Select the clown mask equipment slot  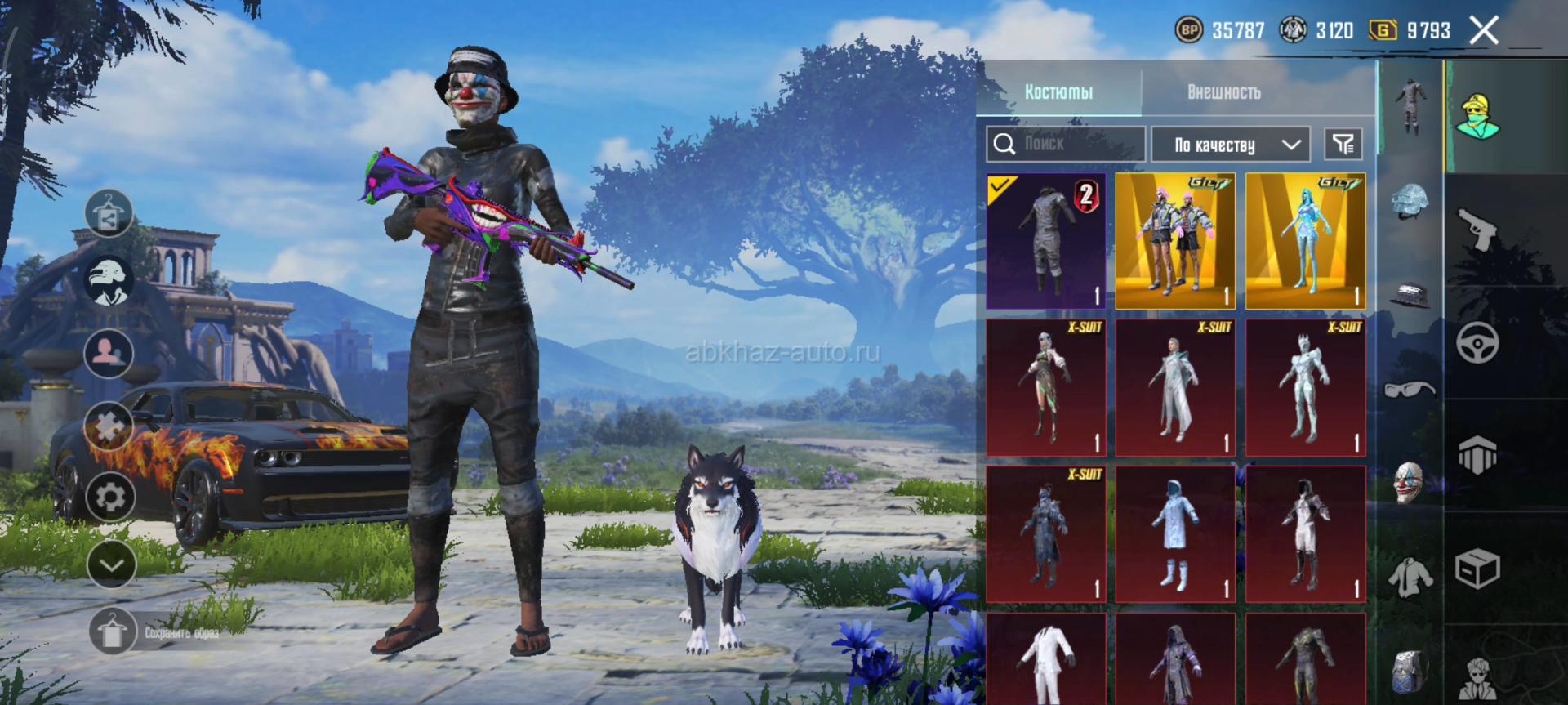(1410, 482)
